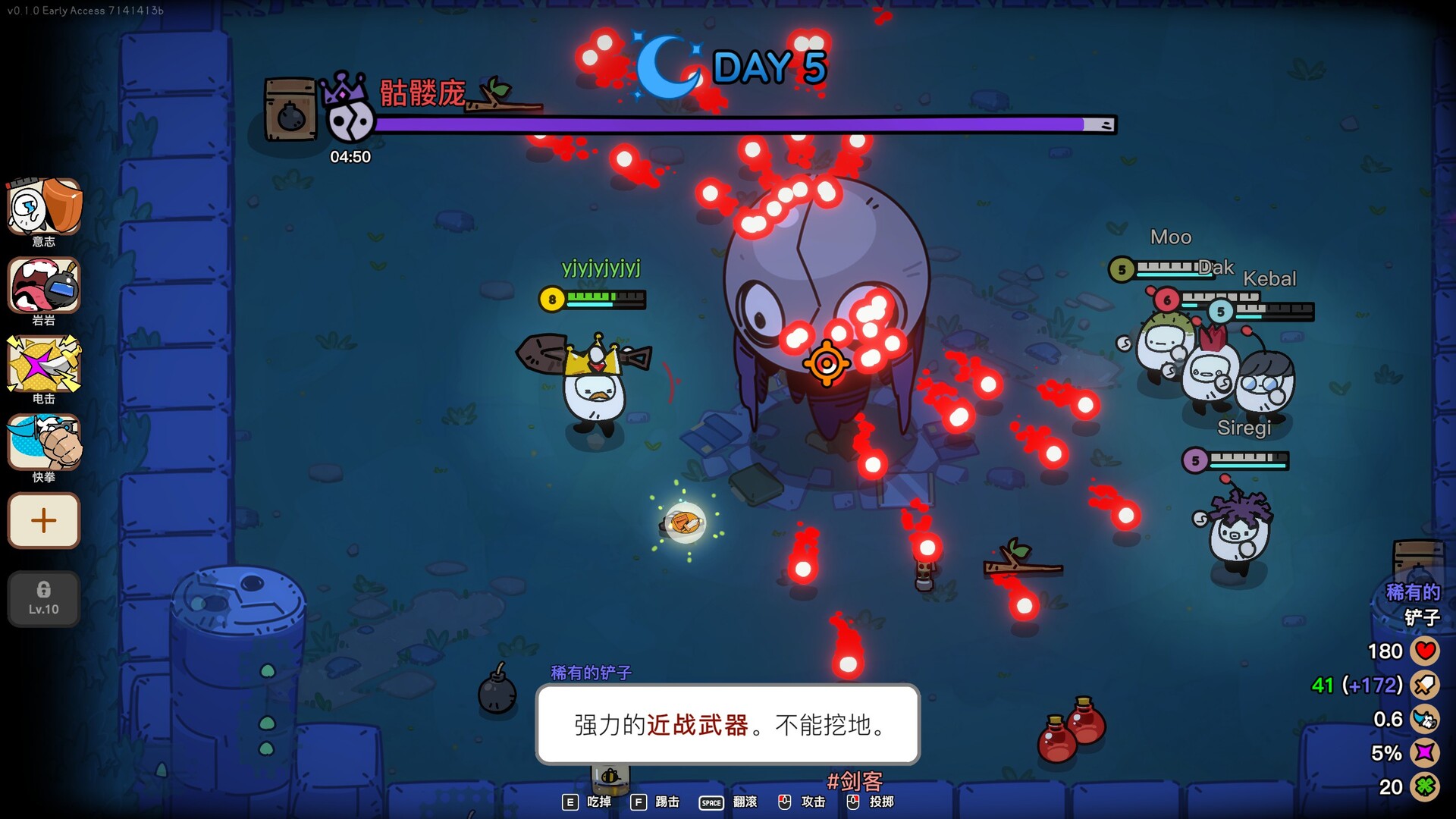The height and width of the screenshot is (819, 1456).
Task: Click the locked Lv.10 slot
Action: coord(43,599)
